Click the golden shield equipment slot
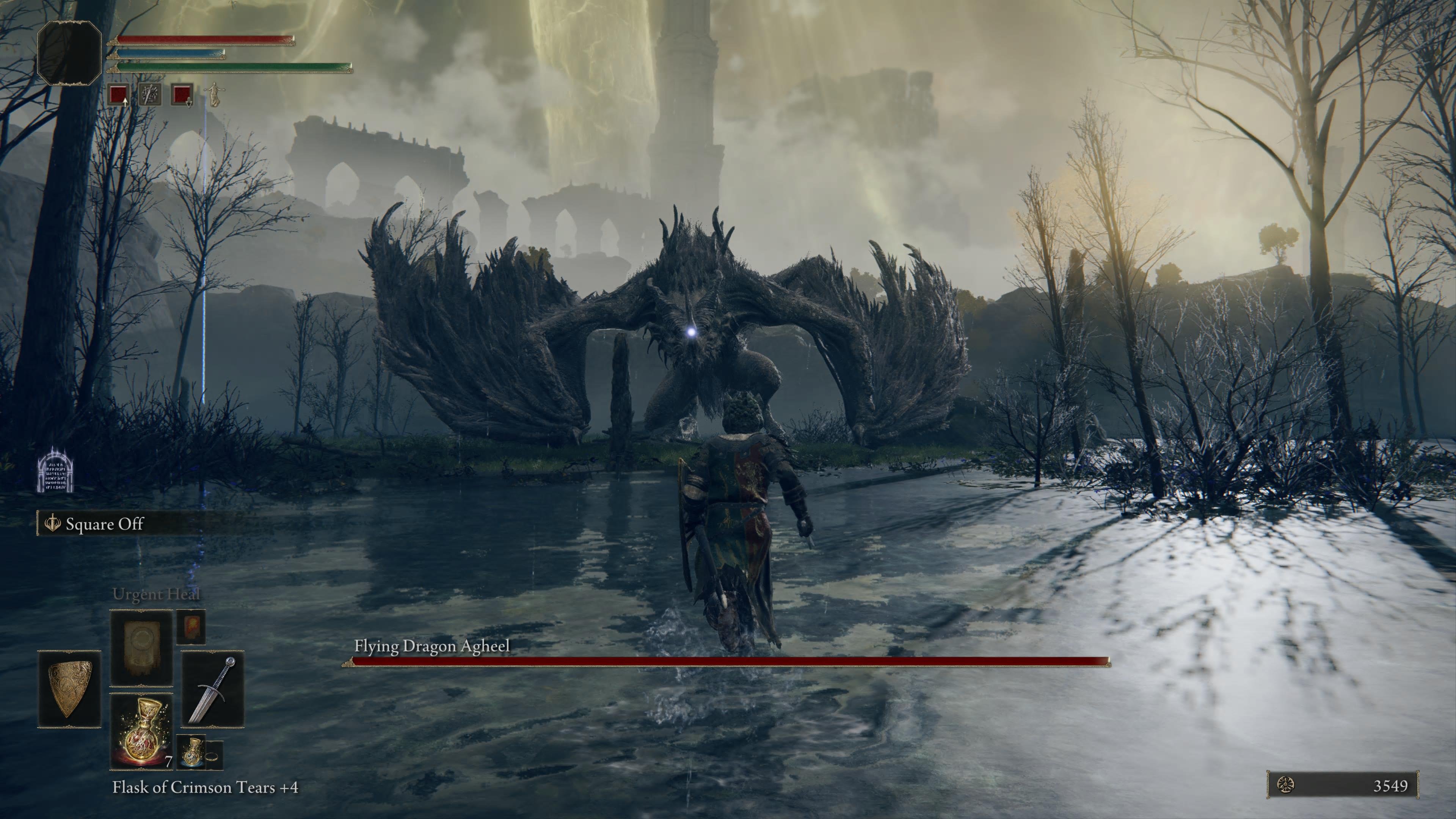Viewport: 1456px width, 819px height. 69,689
